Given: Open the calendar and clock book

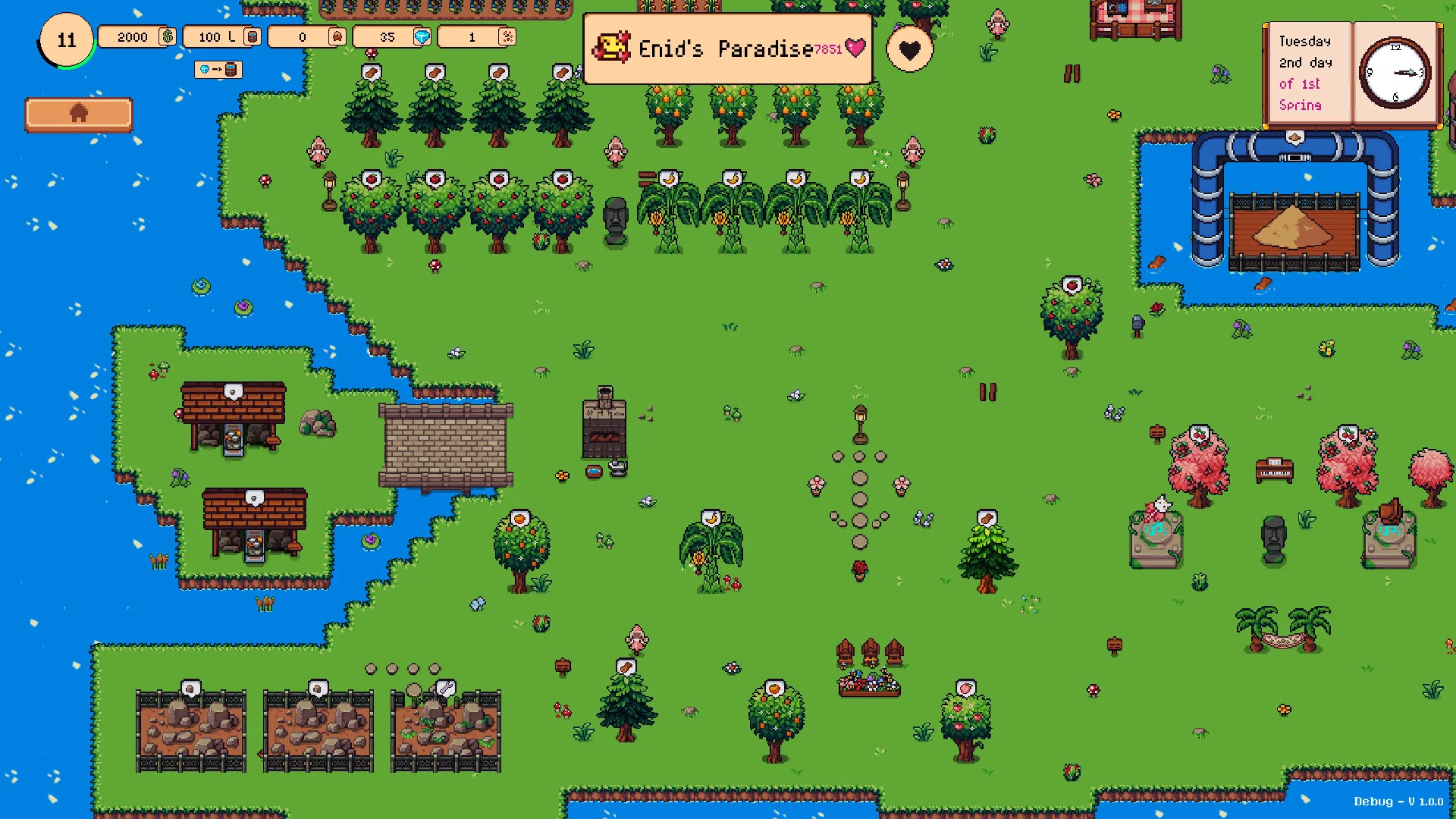Looking at the screenshot, I should 1352,74.
